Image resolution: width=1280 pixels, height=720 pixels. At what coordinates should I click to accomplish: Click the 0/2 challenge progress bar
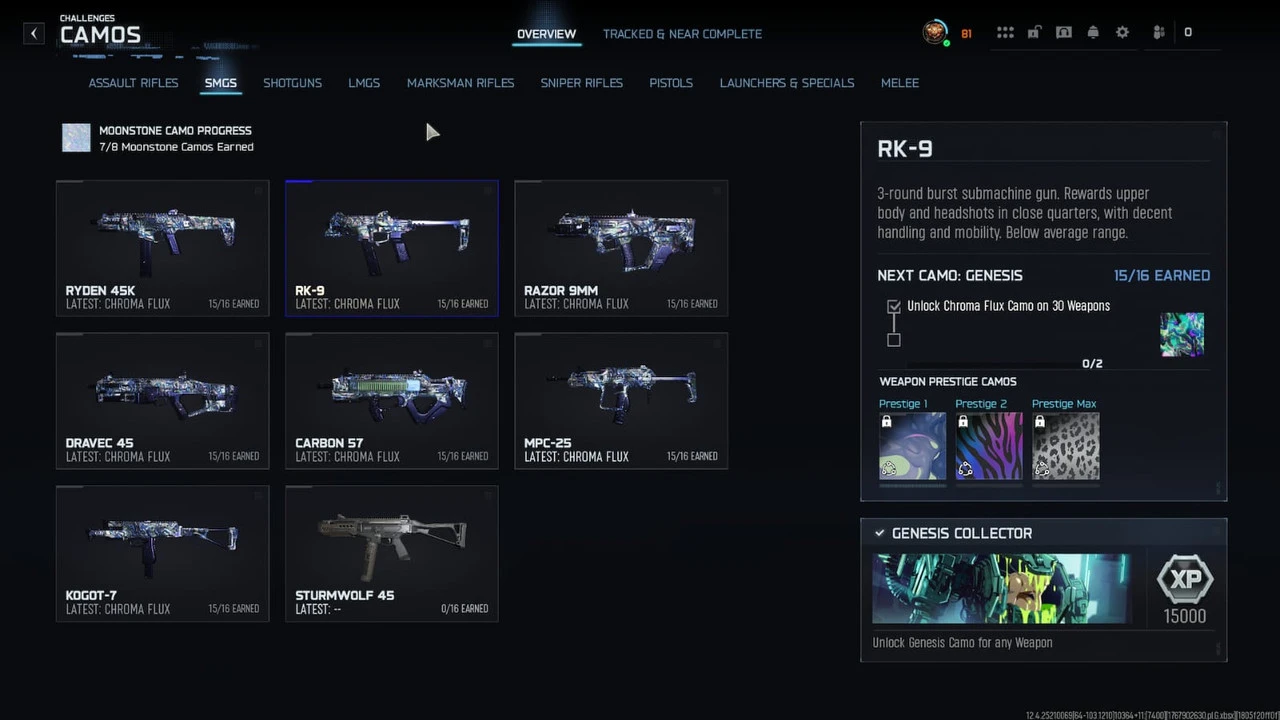tap(990, 363)
